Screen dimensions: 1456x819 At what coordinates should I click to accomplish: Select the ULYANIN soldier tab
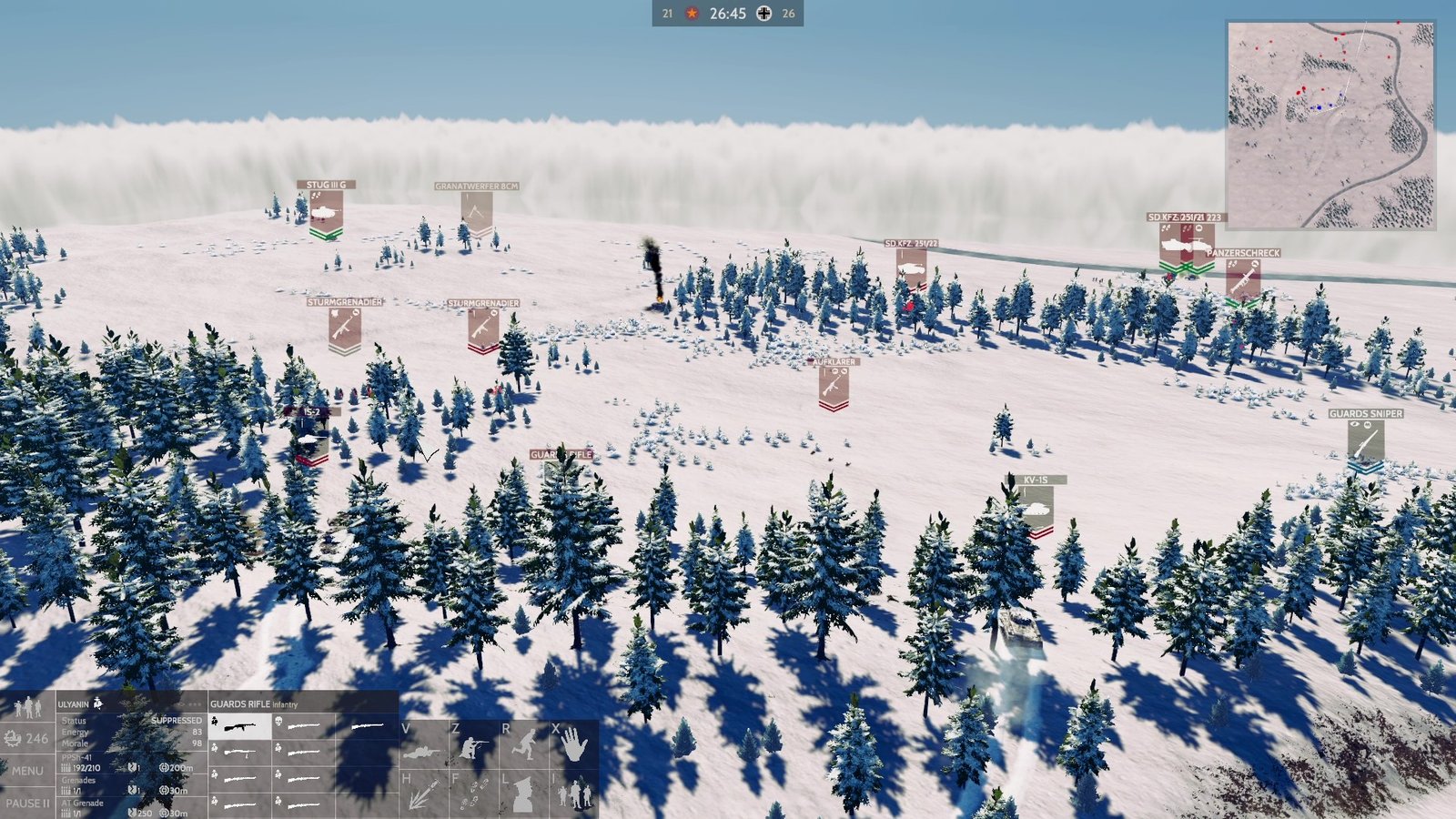(75, 703)
